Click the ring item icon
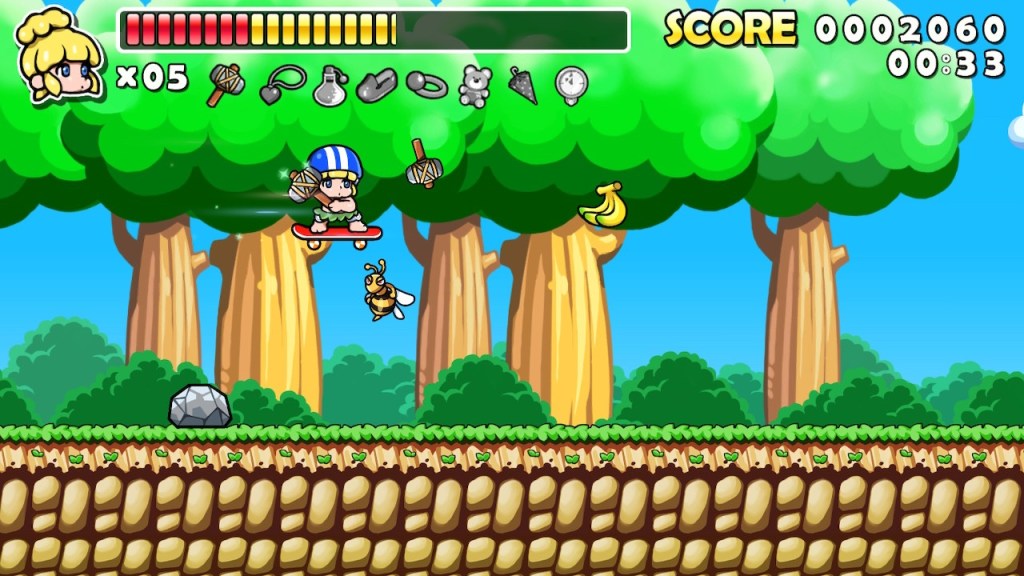The height and width of the screenshot is (576, 1024). 427,85
